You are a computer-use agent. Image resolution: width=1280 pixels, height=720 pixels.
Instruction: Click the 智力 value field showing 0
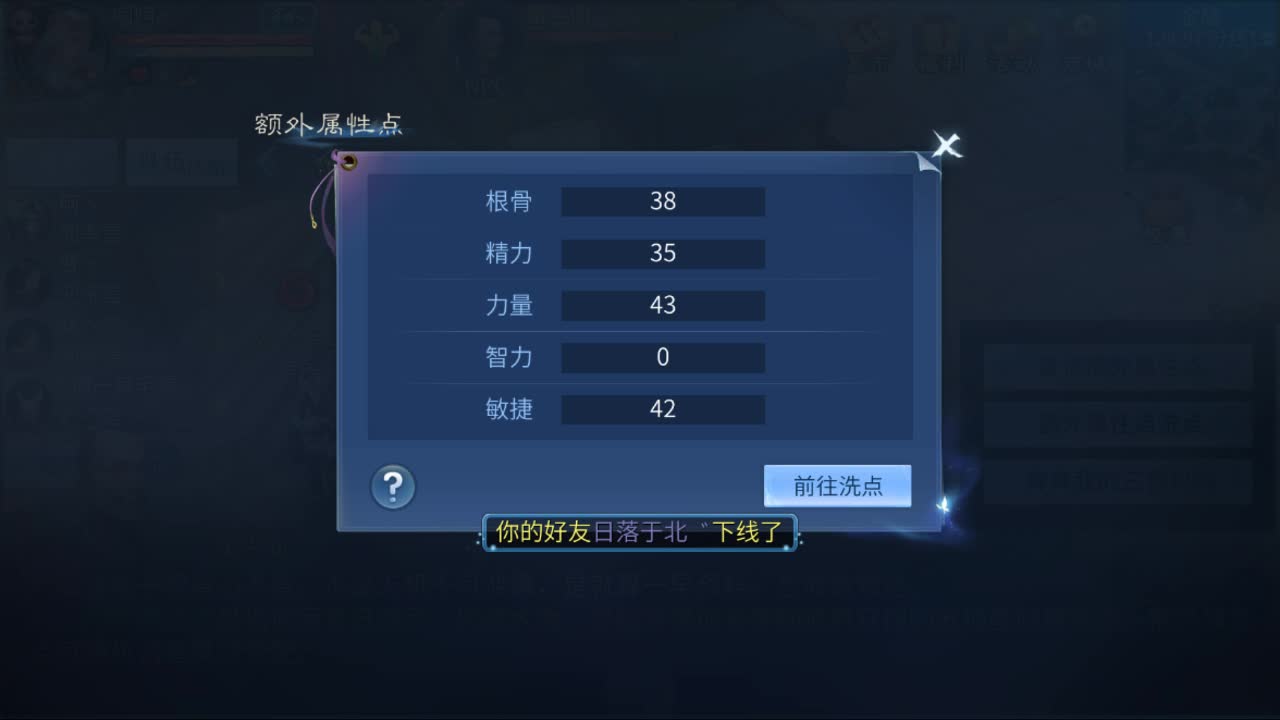[663, 357]
